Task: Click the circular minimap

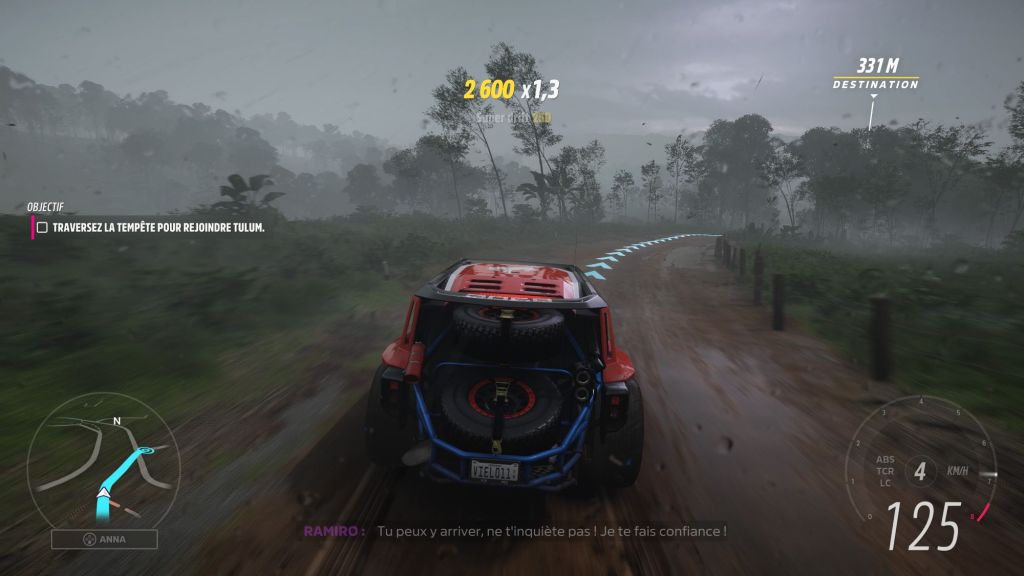Action: click(x=103, y=461)
